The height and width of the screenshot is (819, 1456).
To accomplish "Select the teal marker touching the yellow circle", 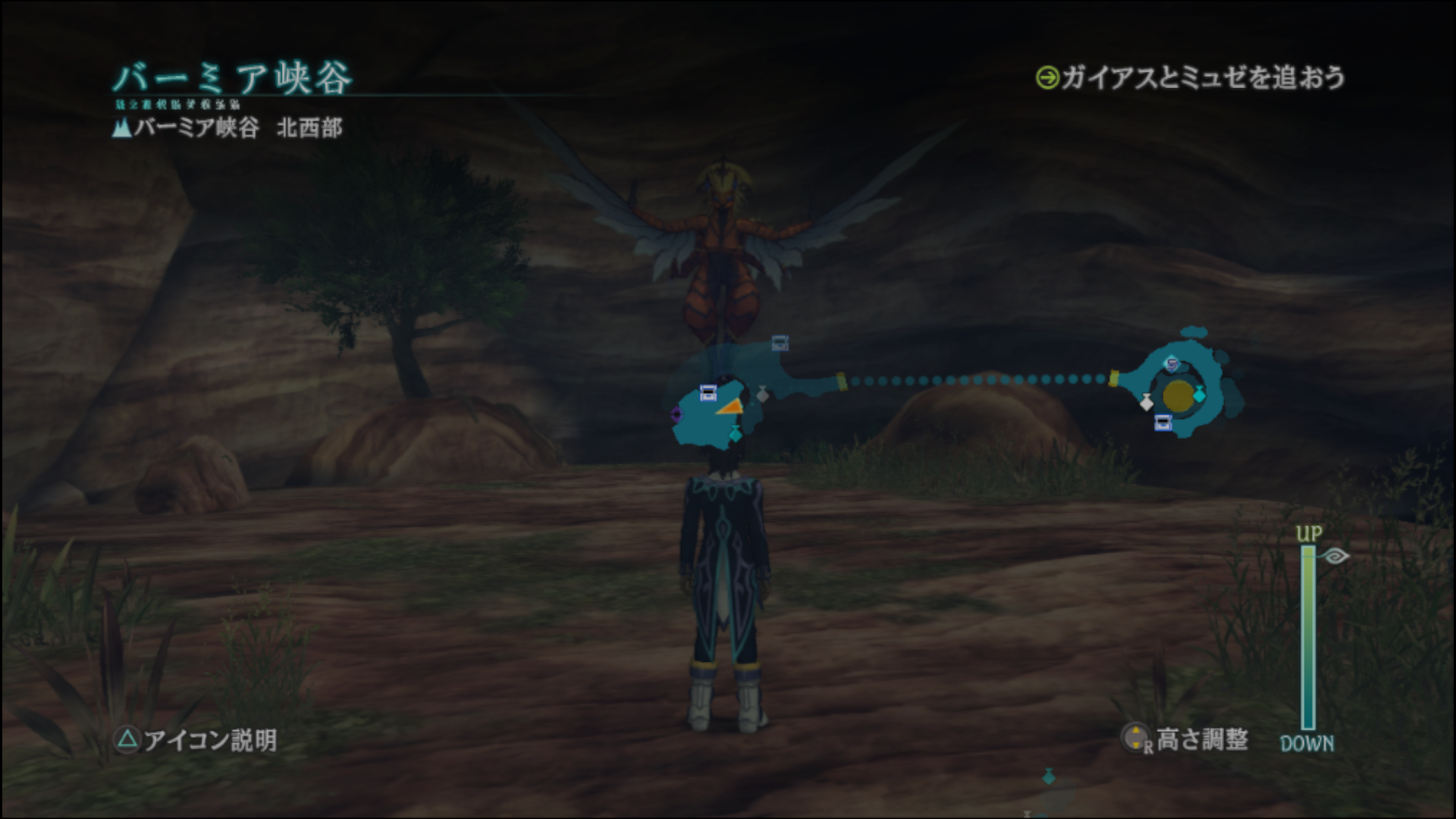I will pyautogui.click(x=1199, y=394).
